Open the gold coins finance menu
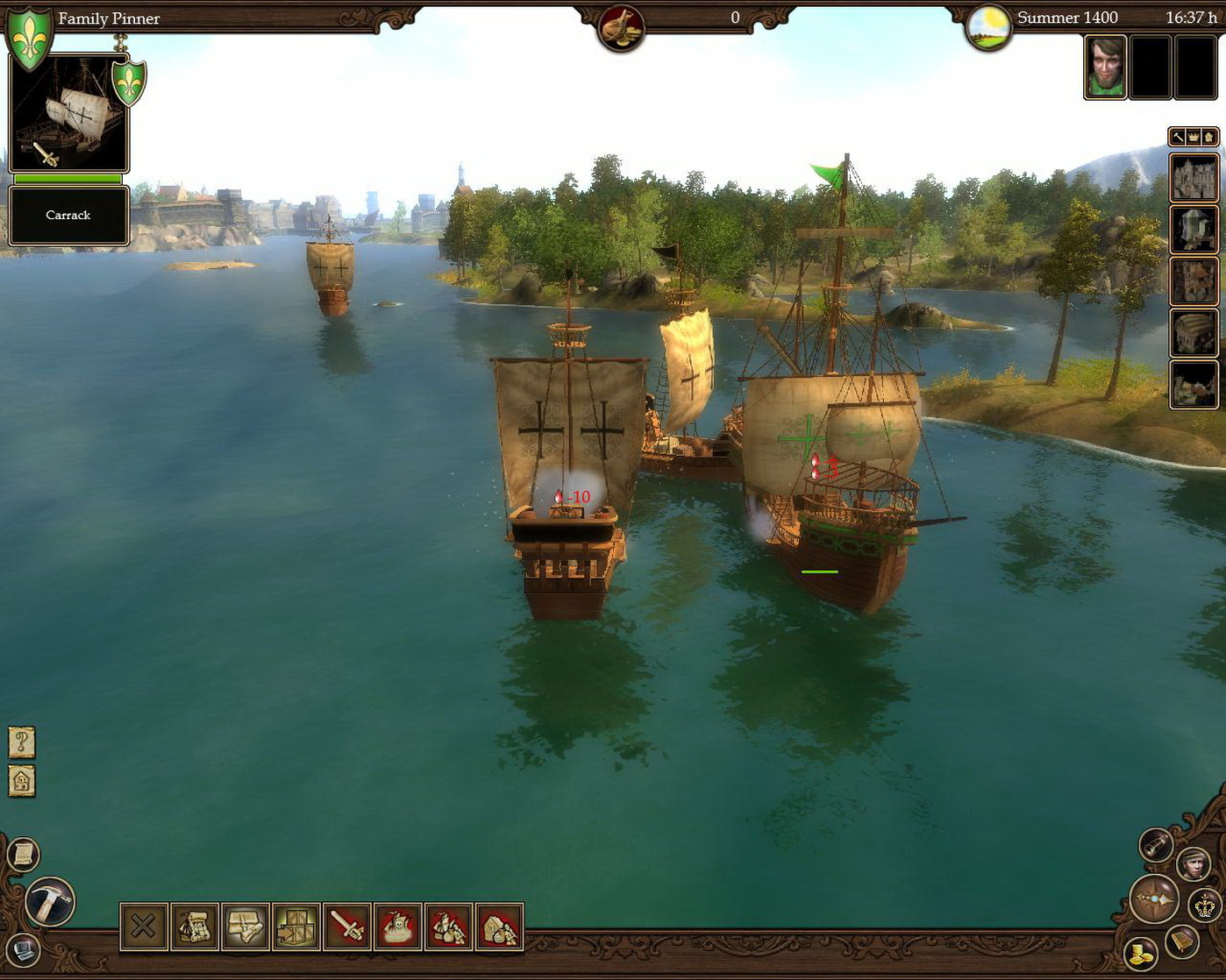 point(1141,954)
